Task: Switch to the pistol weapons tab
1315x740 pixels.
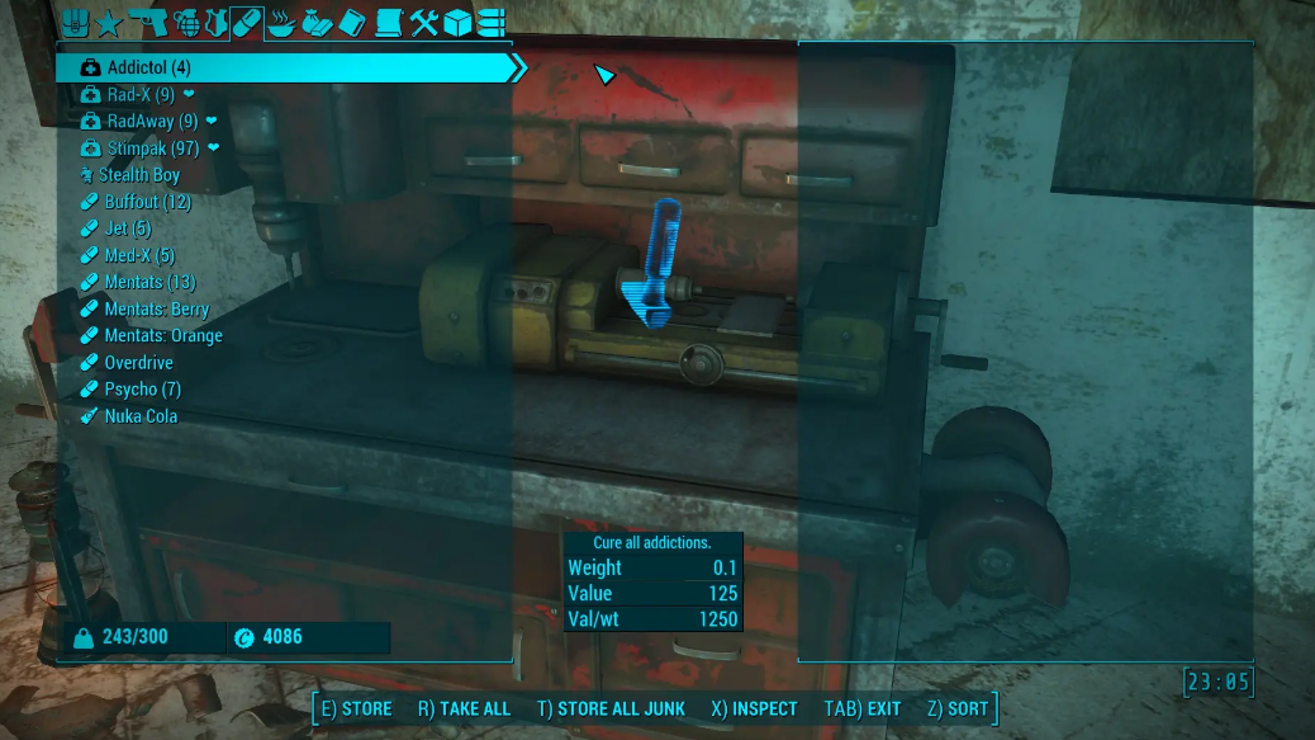Action: point(148,22)
